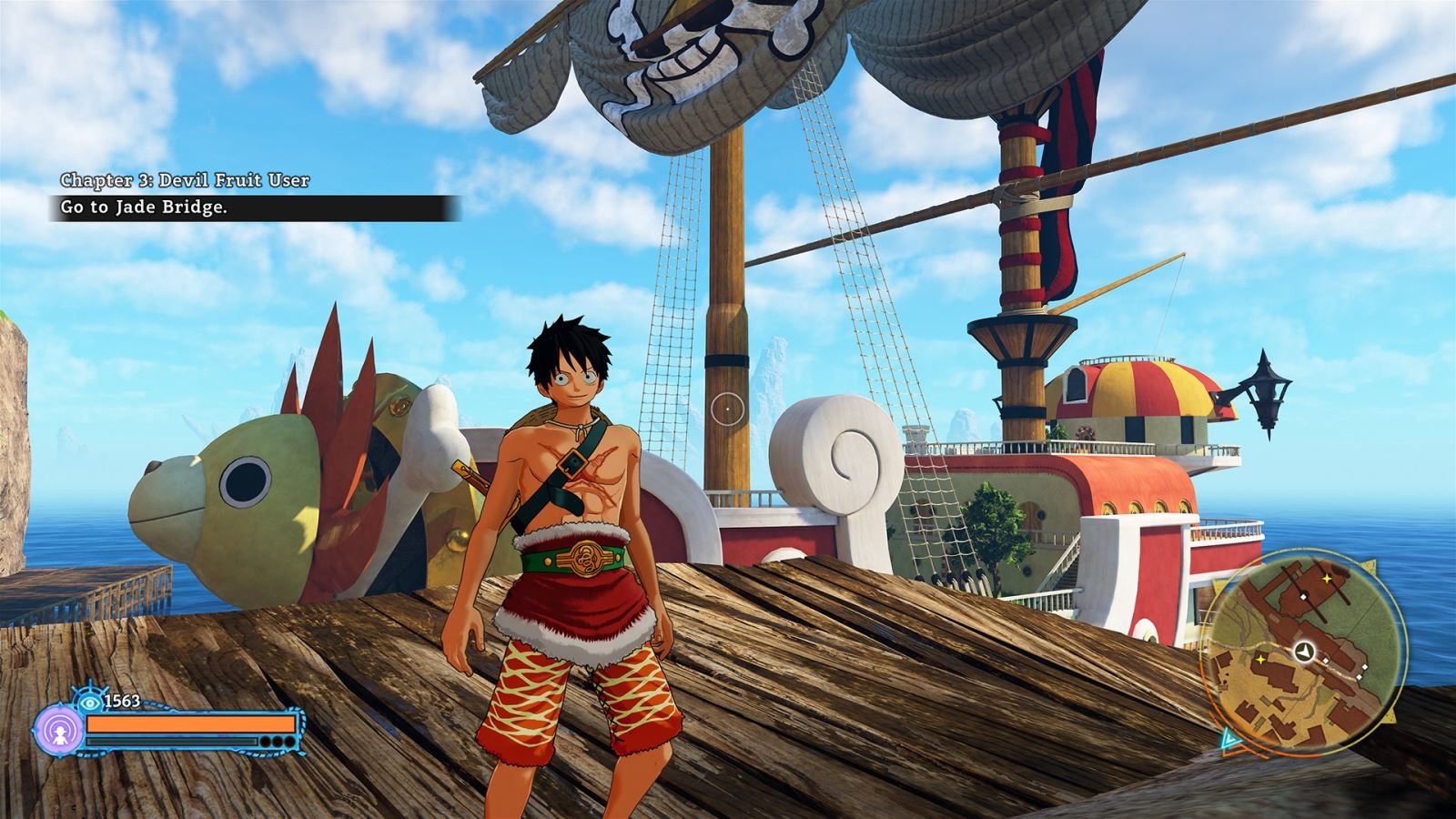Screen dimensions: 1456x819
Task: Select the purple Luffy character portrait icon
Action: [x=61, y=730]
